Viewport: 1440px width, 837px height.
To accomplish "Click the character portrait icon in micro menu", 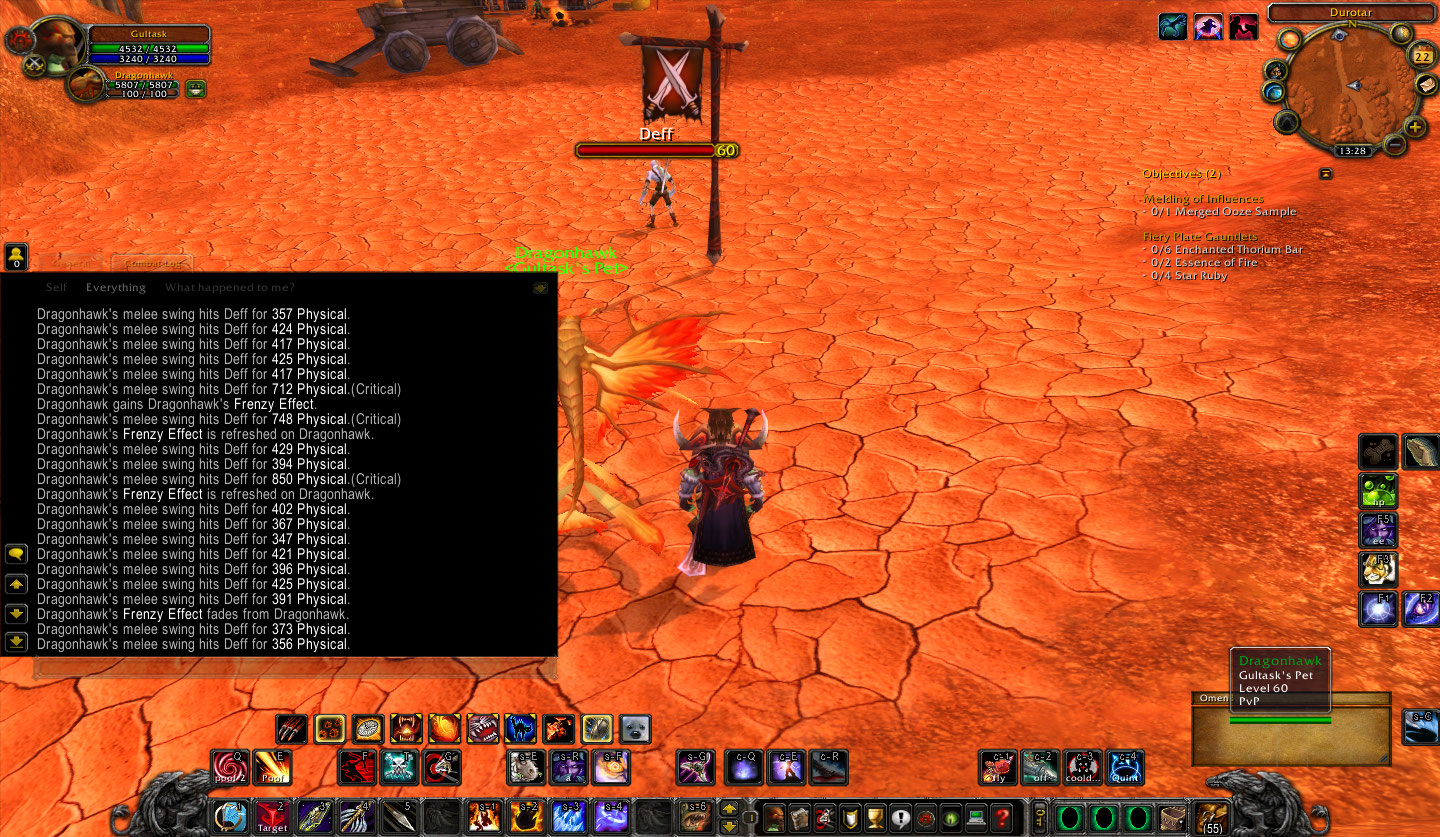I will pos(773,817).
